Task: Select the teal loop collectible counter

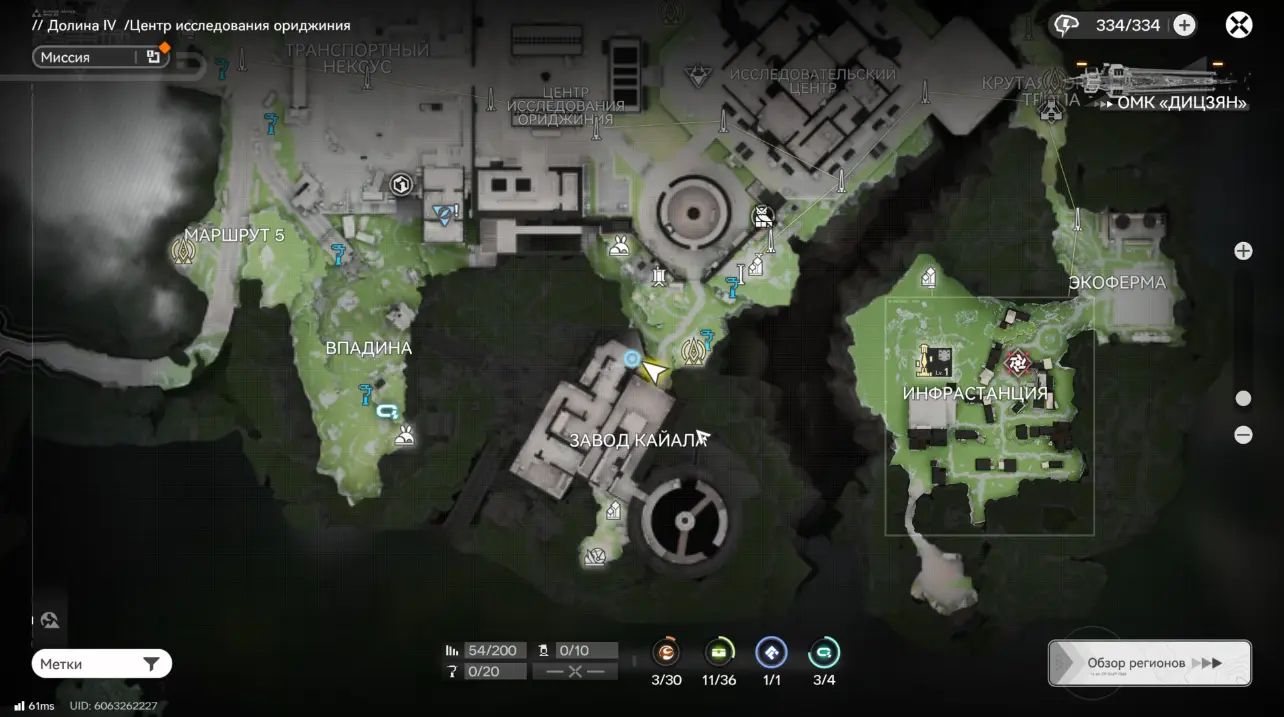Action: pos(824,653)
